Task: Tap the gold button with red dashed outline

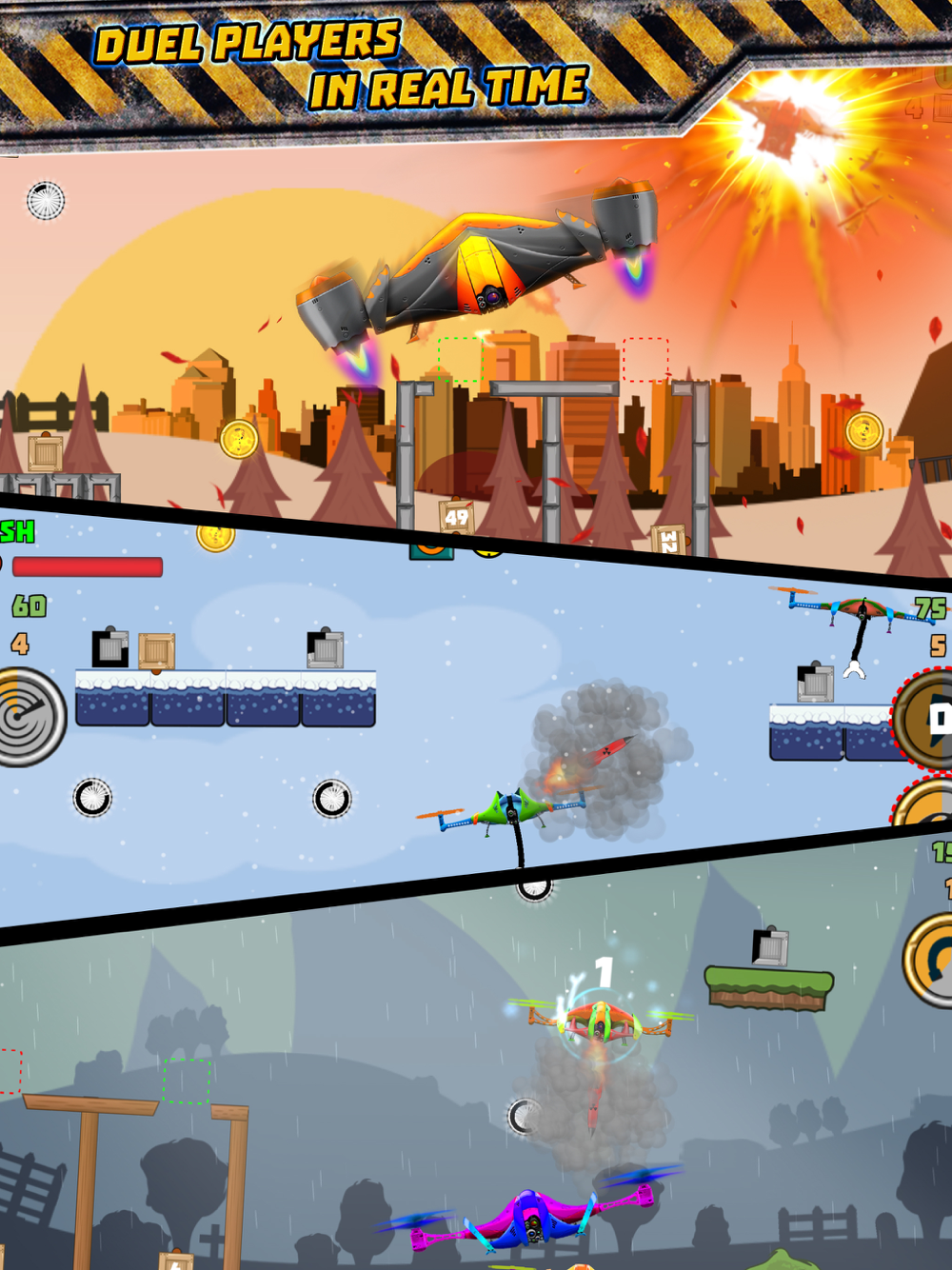Action: [926, 804]
